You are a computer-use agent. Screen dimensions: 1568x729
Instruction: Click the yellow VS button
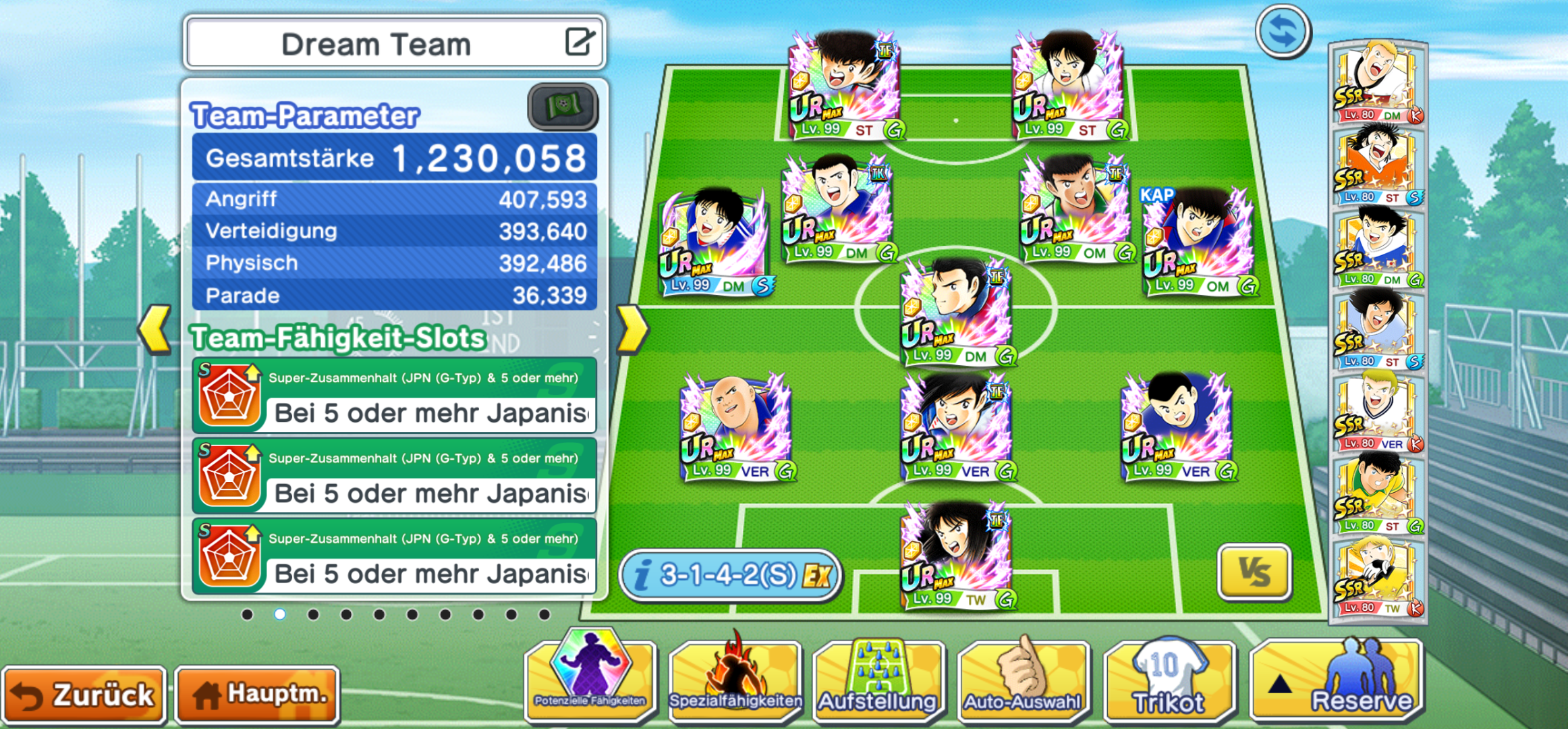[1254, 572]
